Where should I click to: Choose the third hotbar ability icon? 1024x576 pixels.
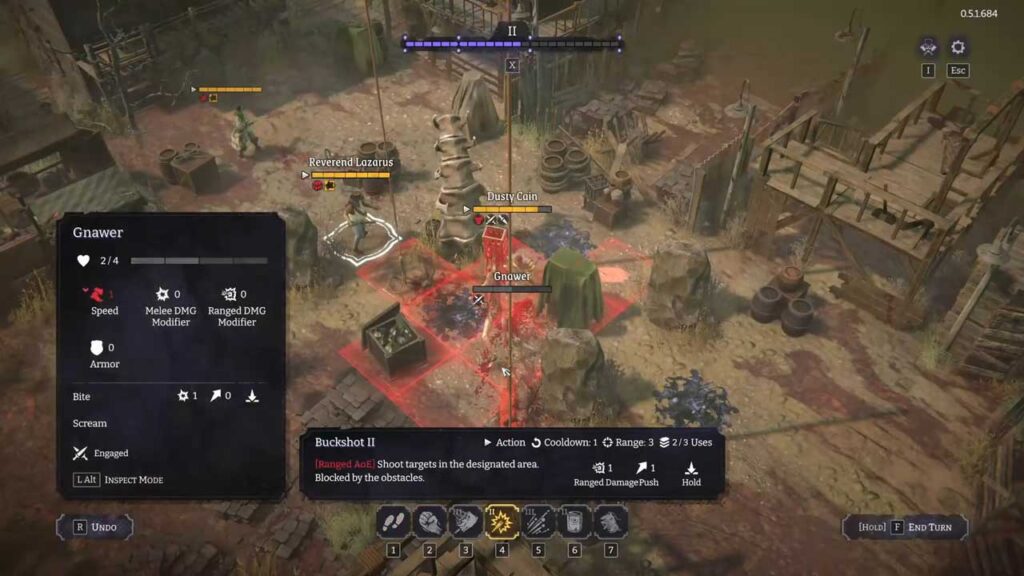pyautogui.click(x=465, y=521)
